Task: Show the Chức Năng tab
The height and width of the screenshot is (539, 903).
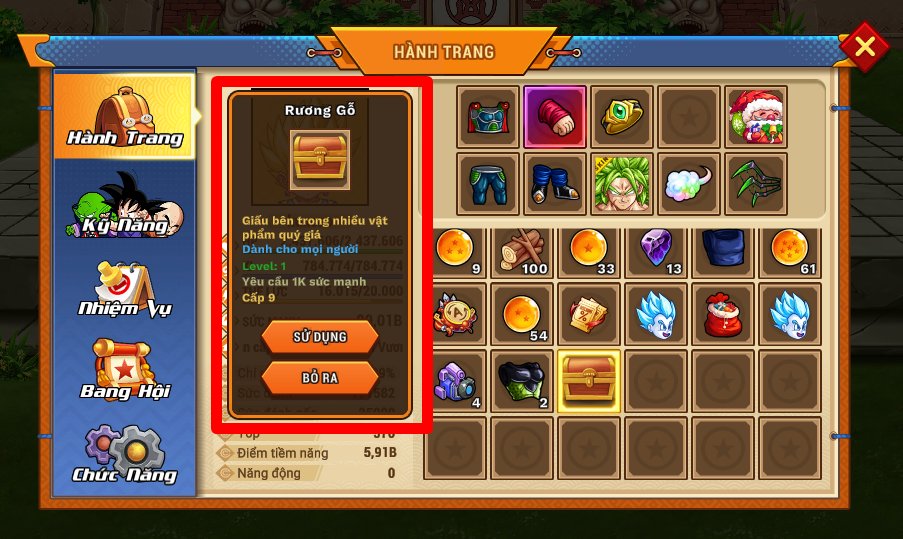Action: [123, 455]
